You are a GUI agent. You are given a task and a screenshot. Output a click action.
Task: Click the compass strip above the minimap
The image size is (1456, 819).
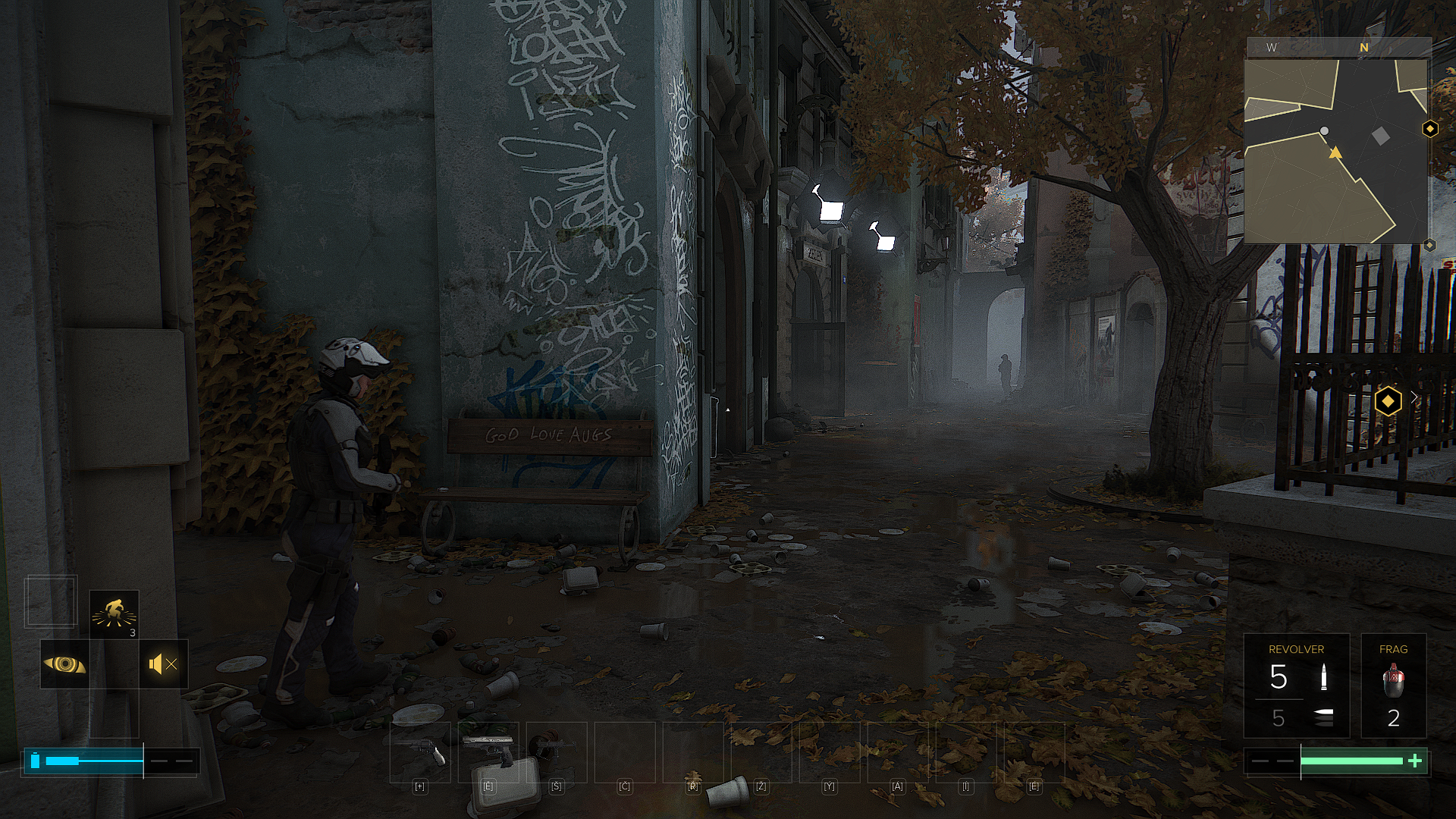(1338, 47)
